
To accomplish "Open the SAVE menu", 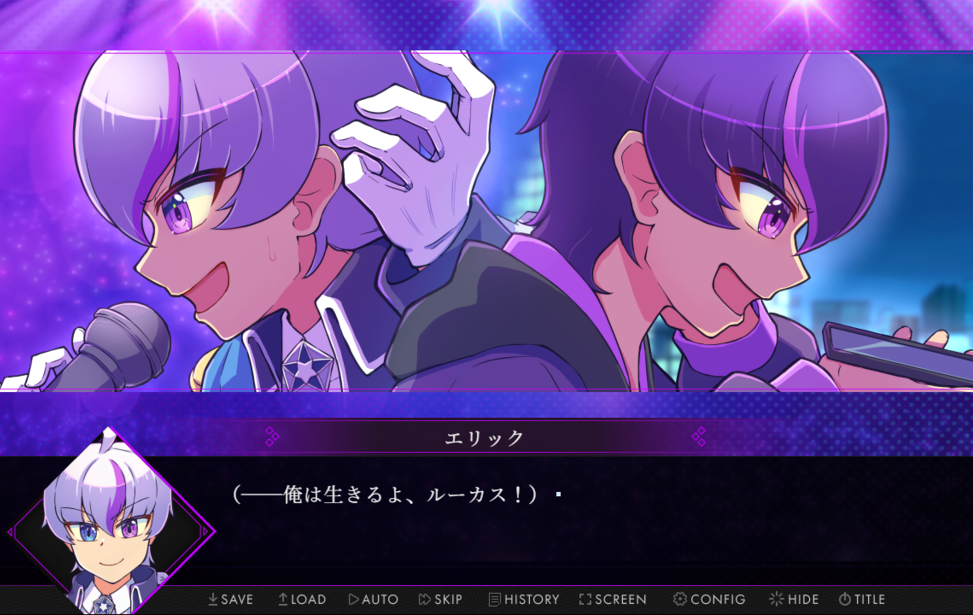I will point(230,599).
